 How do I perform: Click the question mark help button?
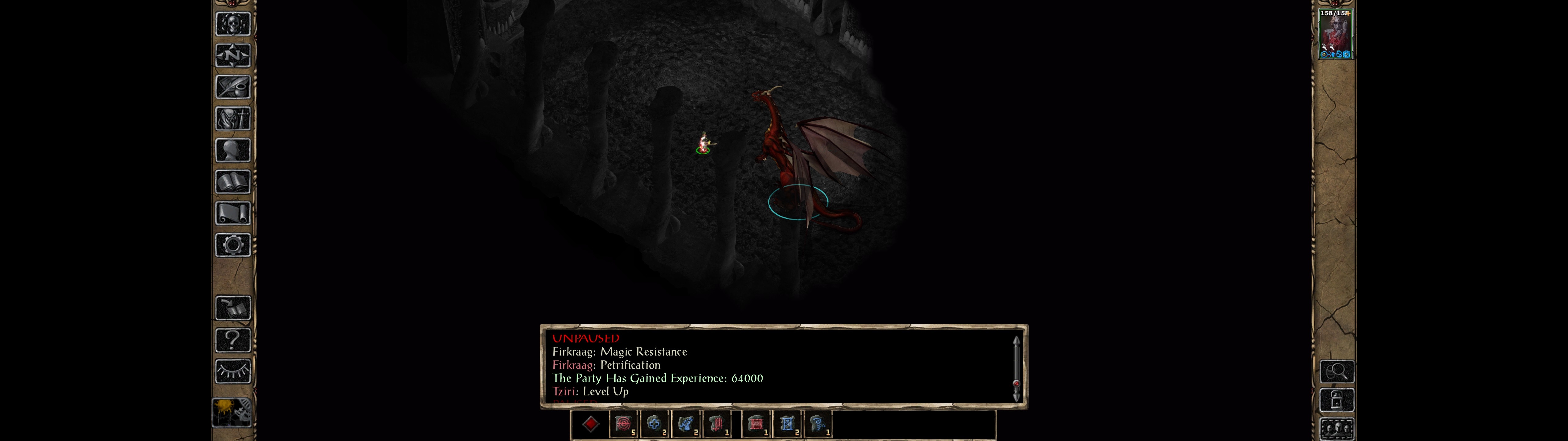(232, 339)
